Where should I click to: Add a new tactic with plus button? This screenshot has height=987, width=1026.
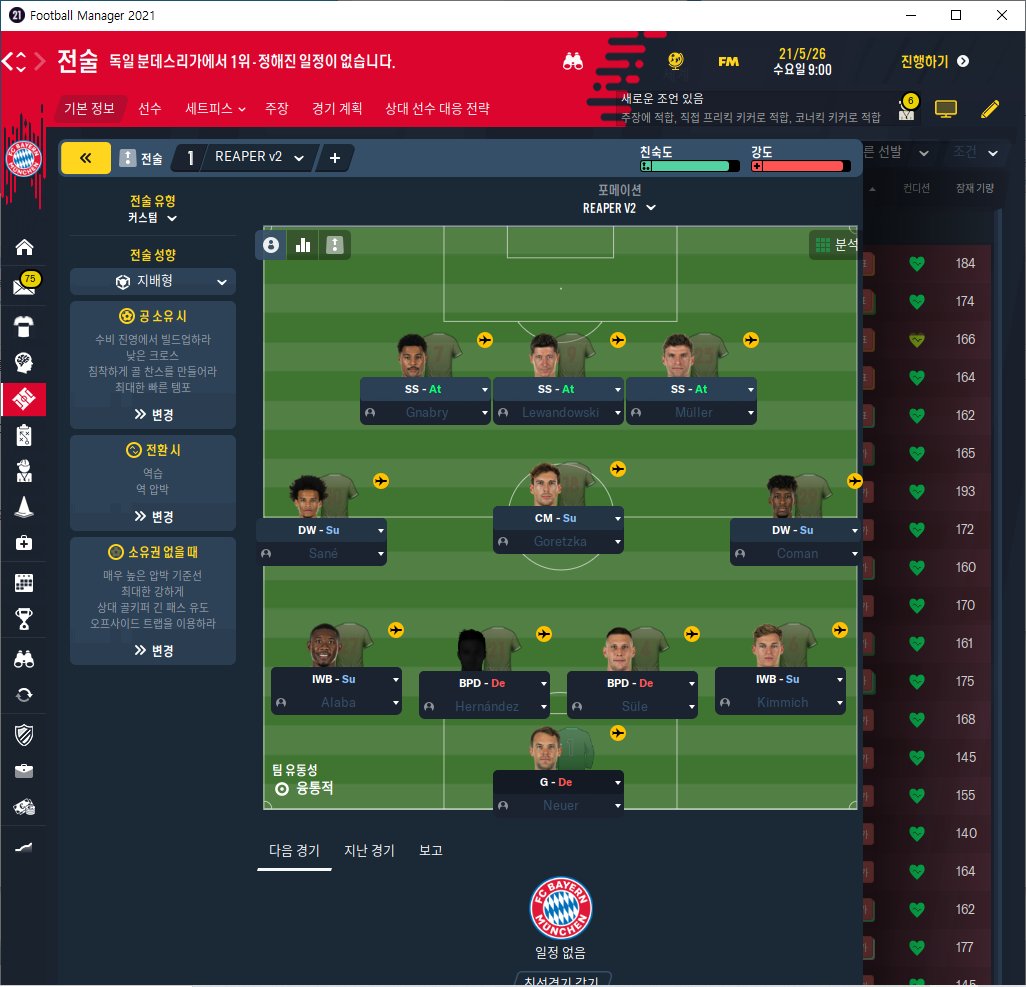(x=334, y=158)
